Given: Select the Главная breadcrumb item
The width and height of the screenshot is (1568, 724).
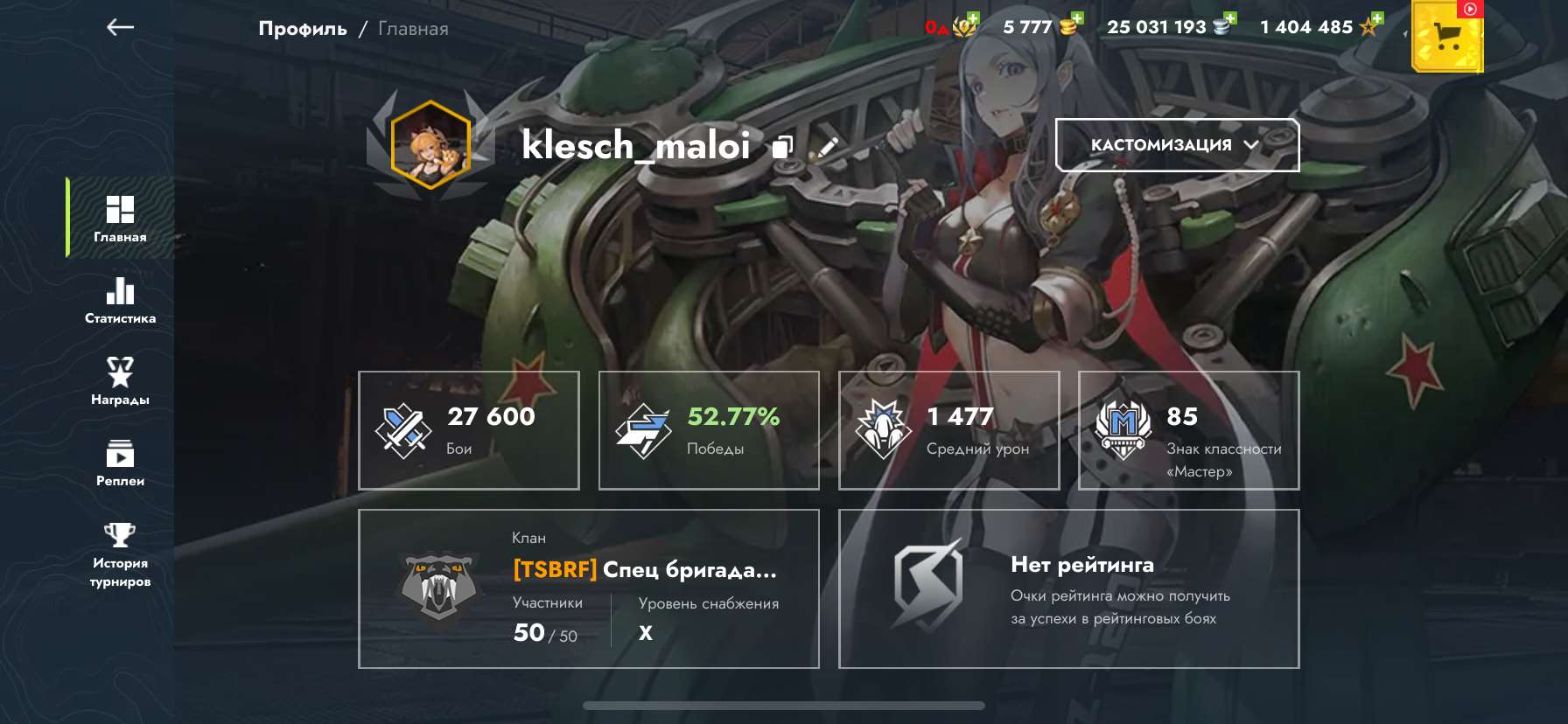Looking at the screenshot, I should coord(412,28).
